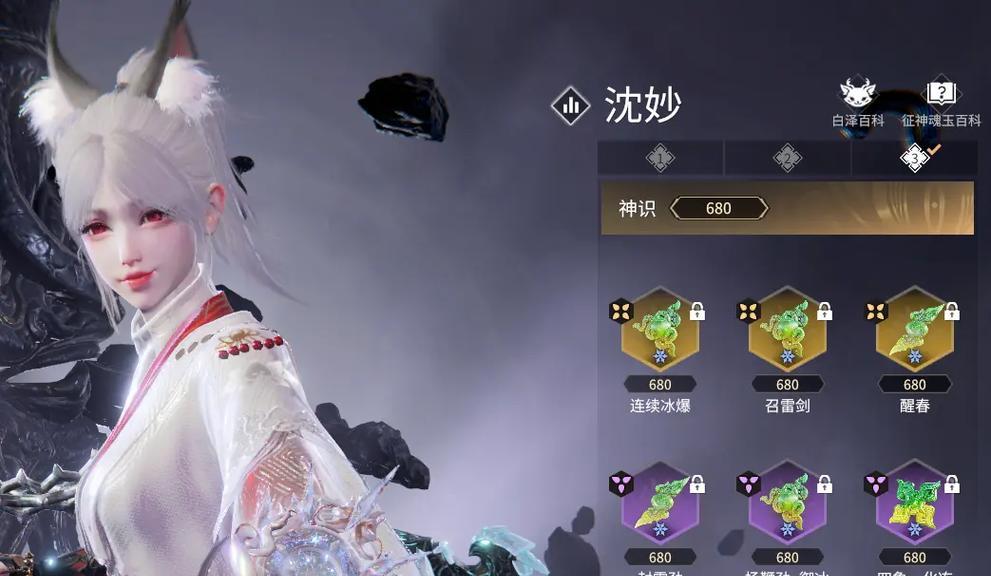Select the 醒春 soul jade slot

click(x=914, y=332)
